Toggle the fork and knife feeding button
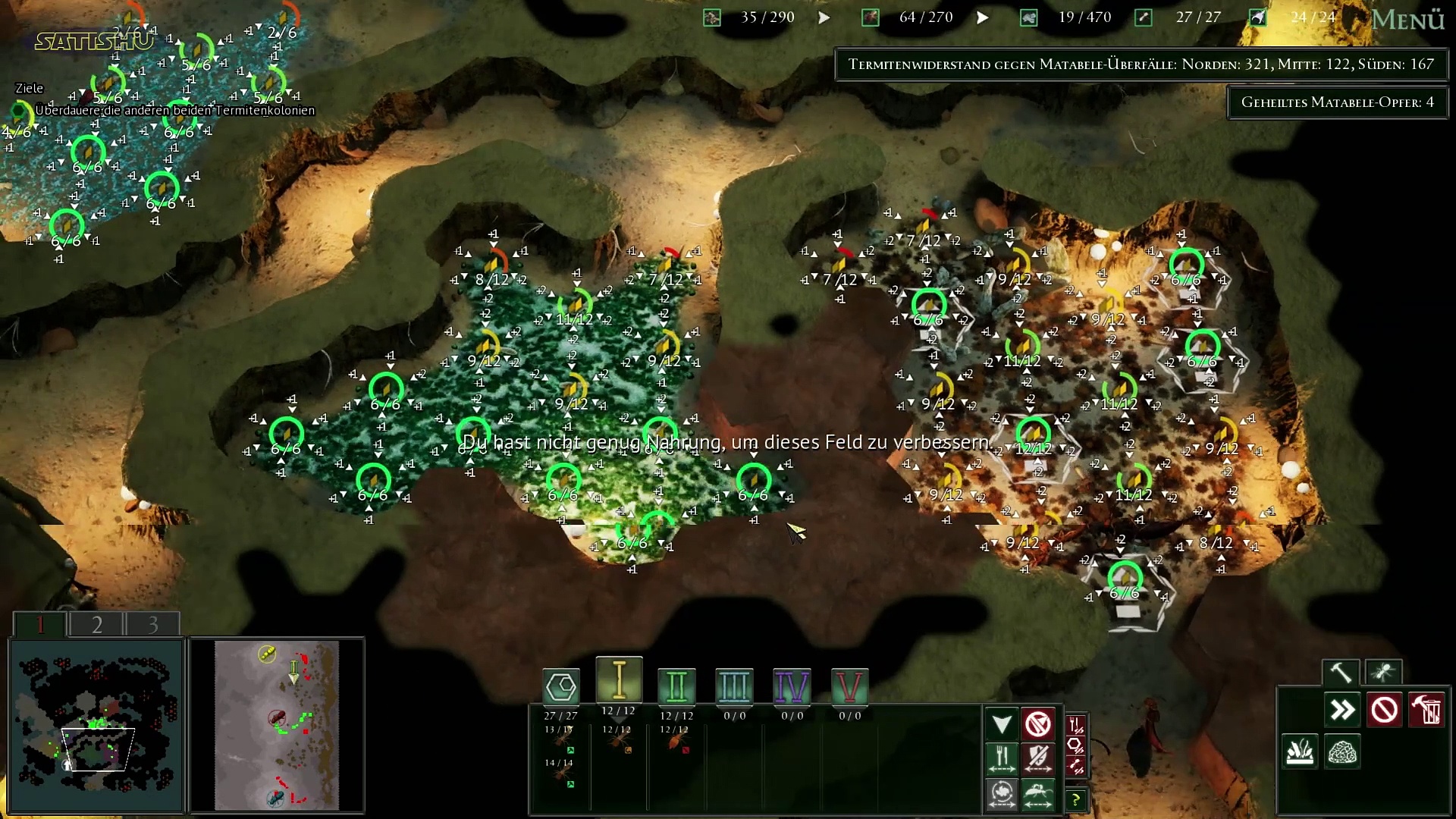This screenshot has width=1456, height=819. 1002,758
